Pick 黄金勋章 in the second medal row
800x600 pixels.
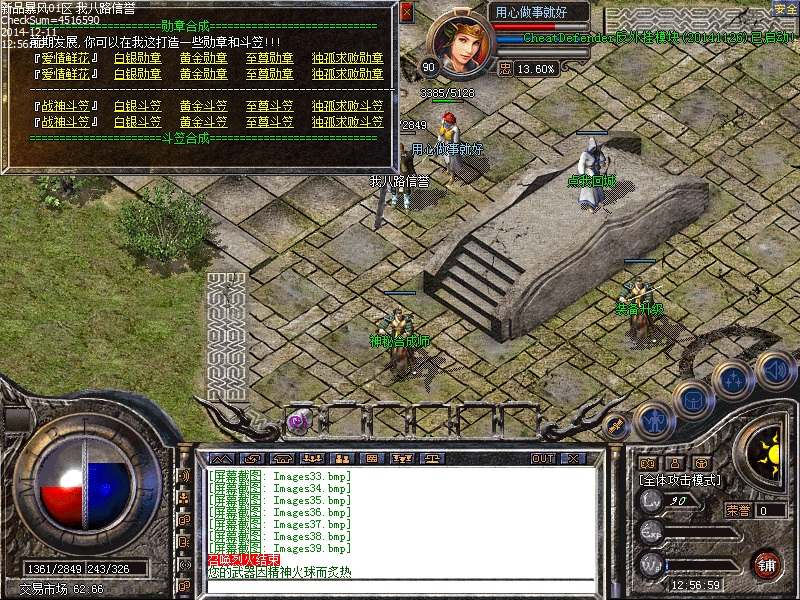point(203,73)
